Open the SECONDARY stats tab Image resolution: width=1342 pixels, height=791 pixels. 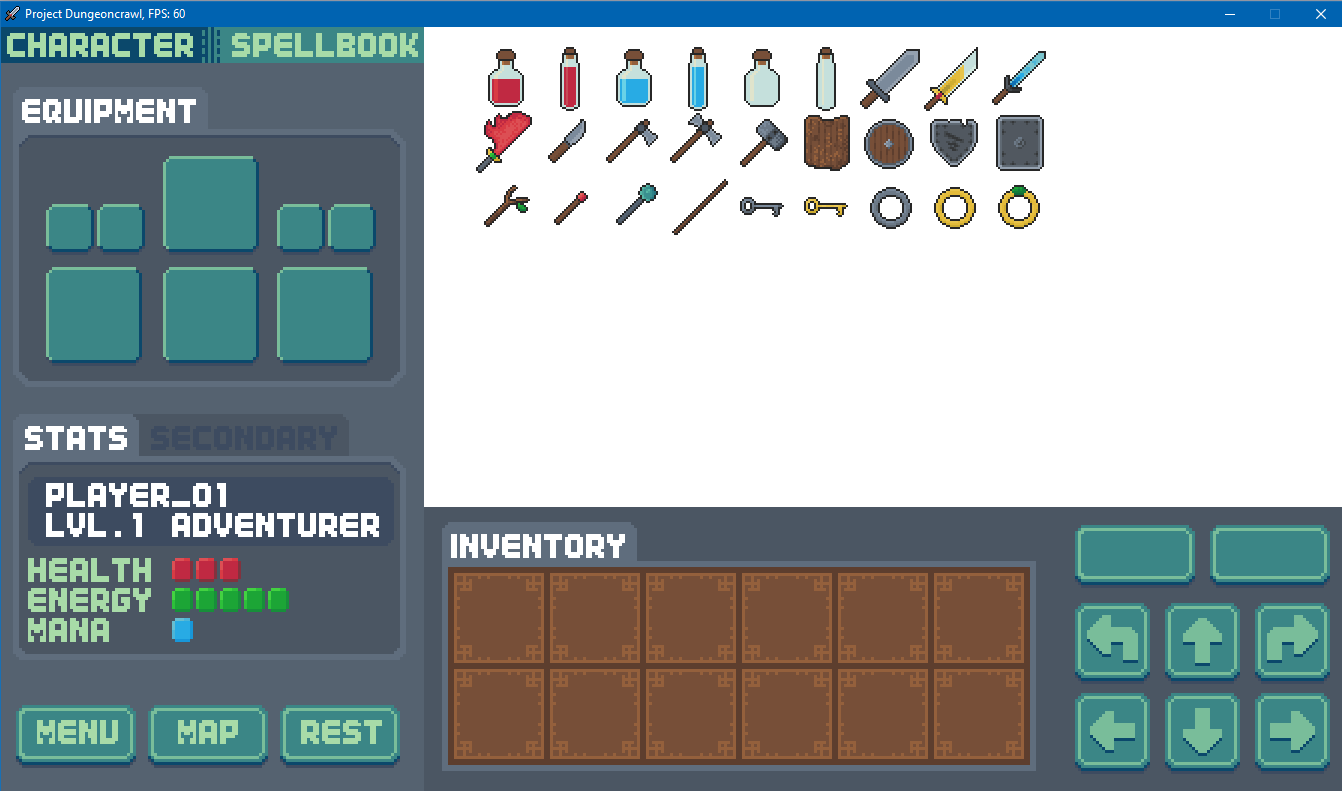[243, 436]
